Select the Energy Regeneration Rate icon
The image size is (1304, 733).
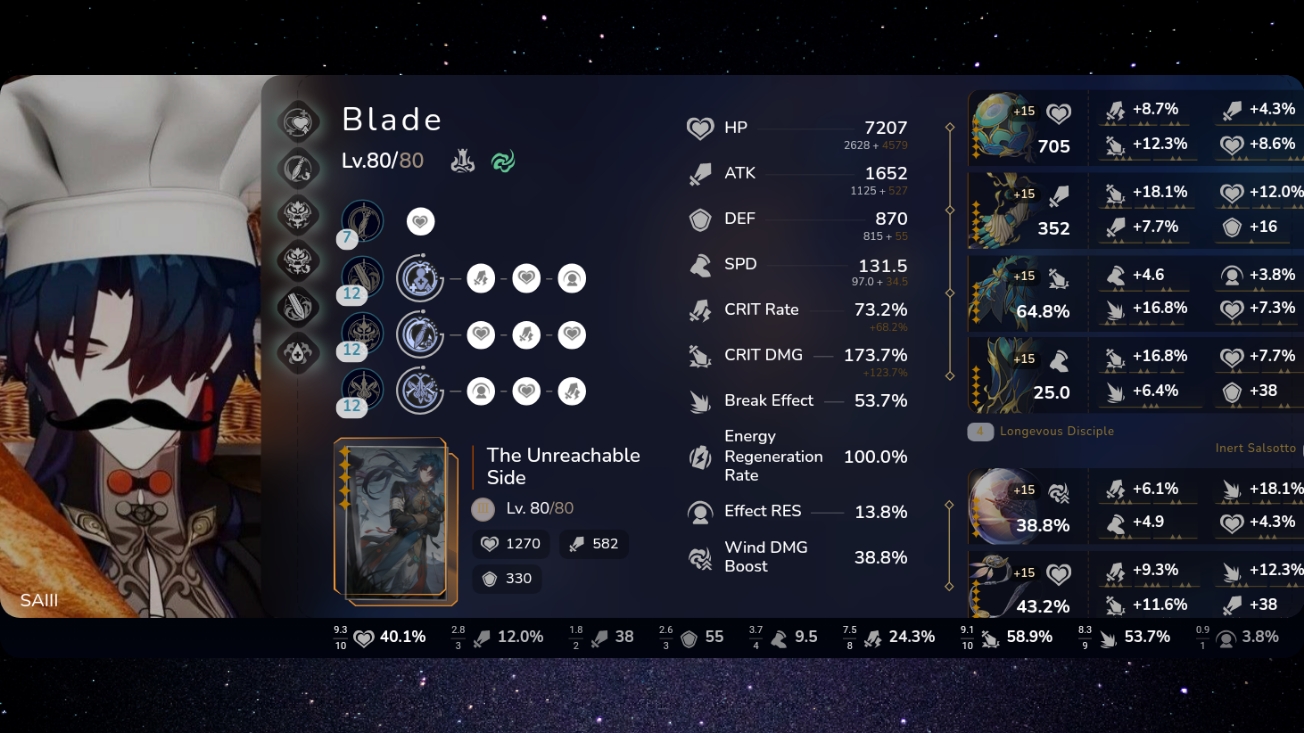tap(700, 456)
